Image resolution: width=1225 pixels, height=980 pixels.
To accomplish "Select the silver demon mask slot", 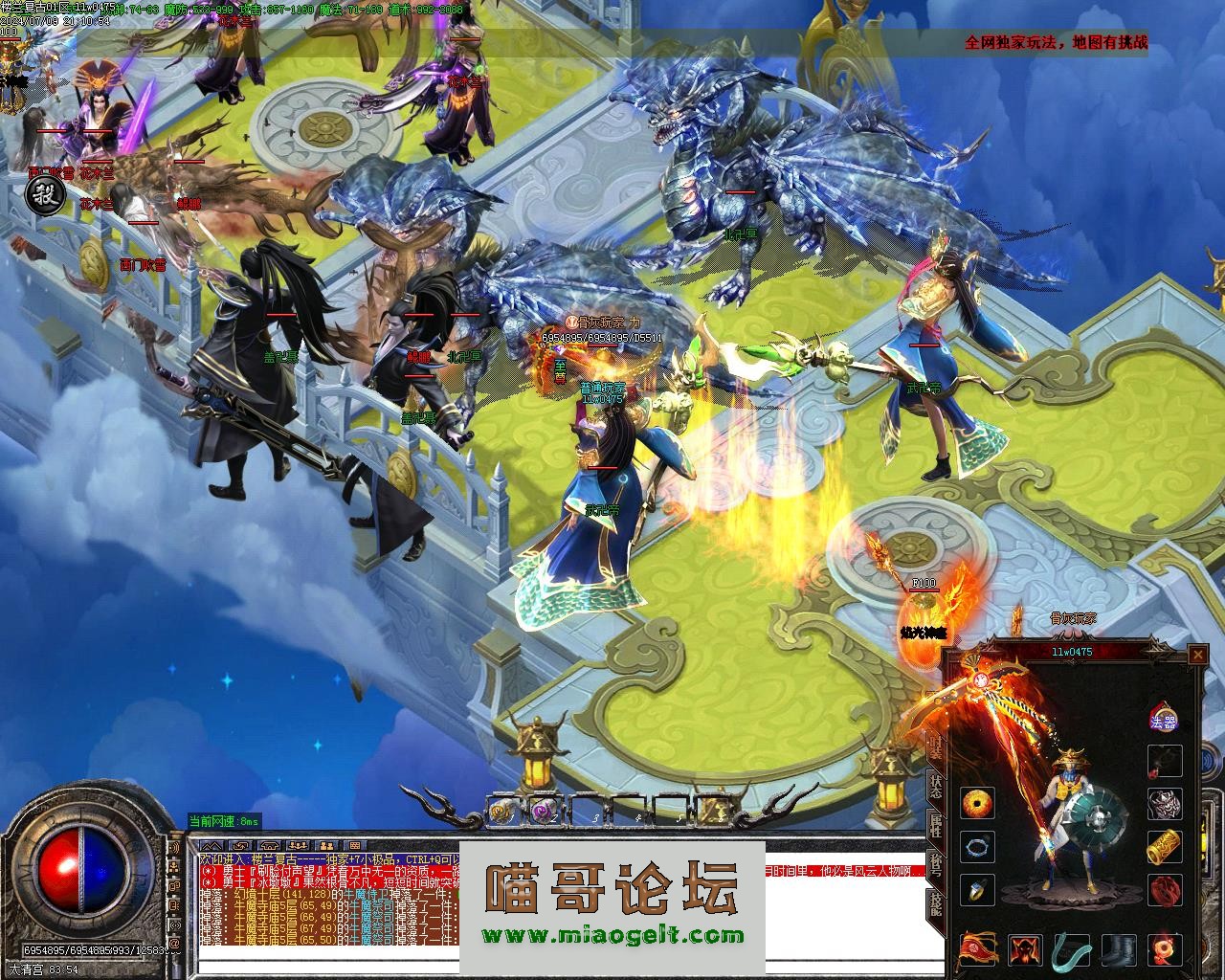I will (x=1165, y=804).
